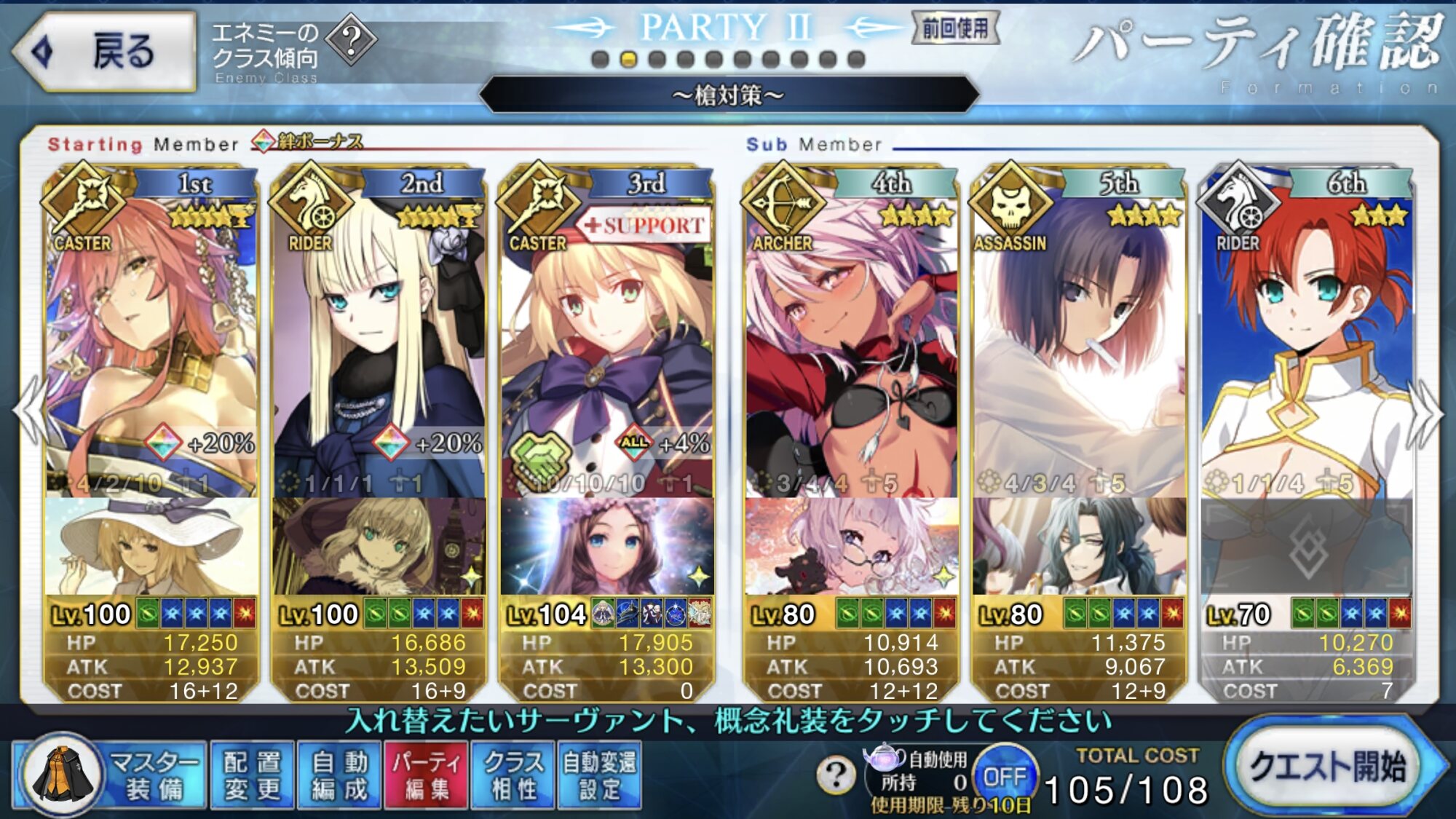Start the quest with クエスト開始
Screen dimensions: 1456x819
(x=1329, y=767)
